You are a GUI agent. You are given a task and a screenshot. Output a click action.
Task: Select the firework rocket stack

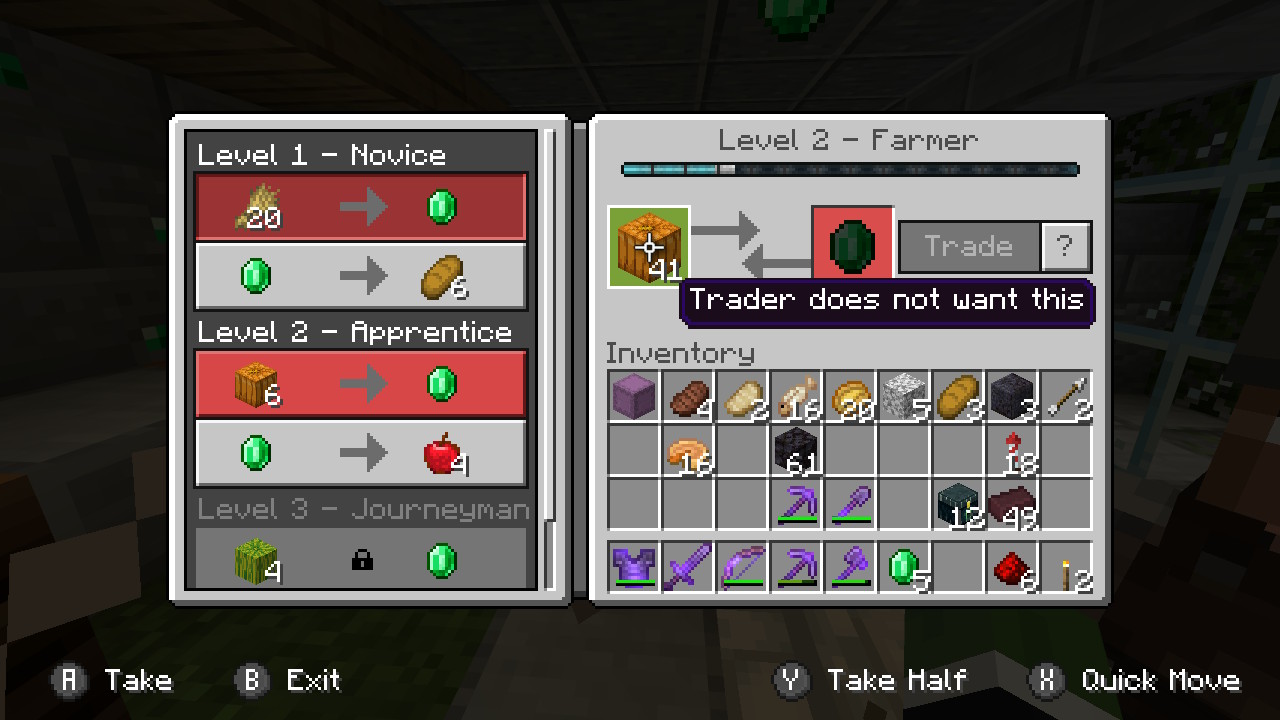(x=1012, y=450)
